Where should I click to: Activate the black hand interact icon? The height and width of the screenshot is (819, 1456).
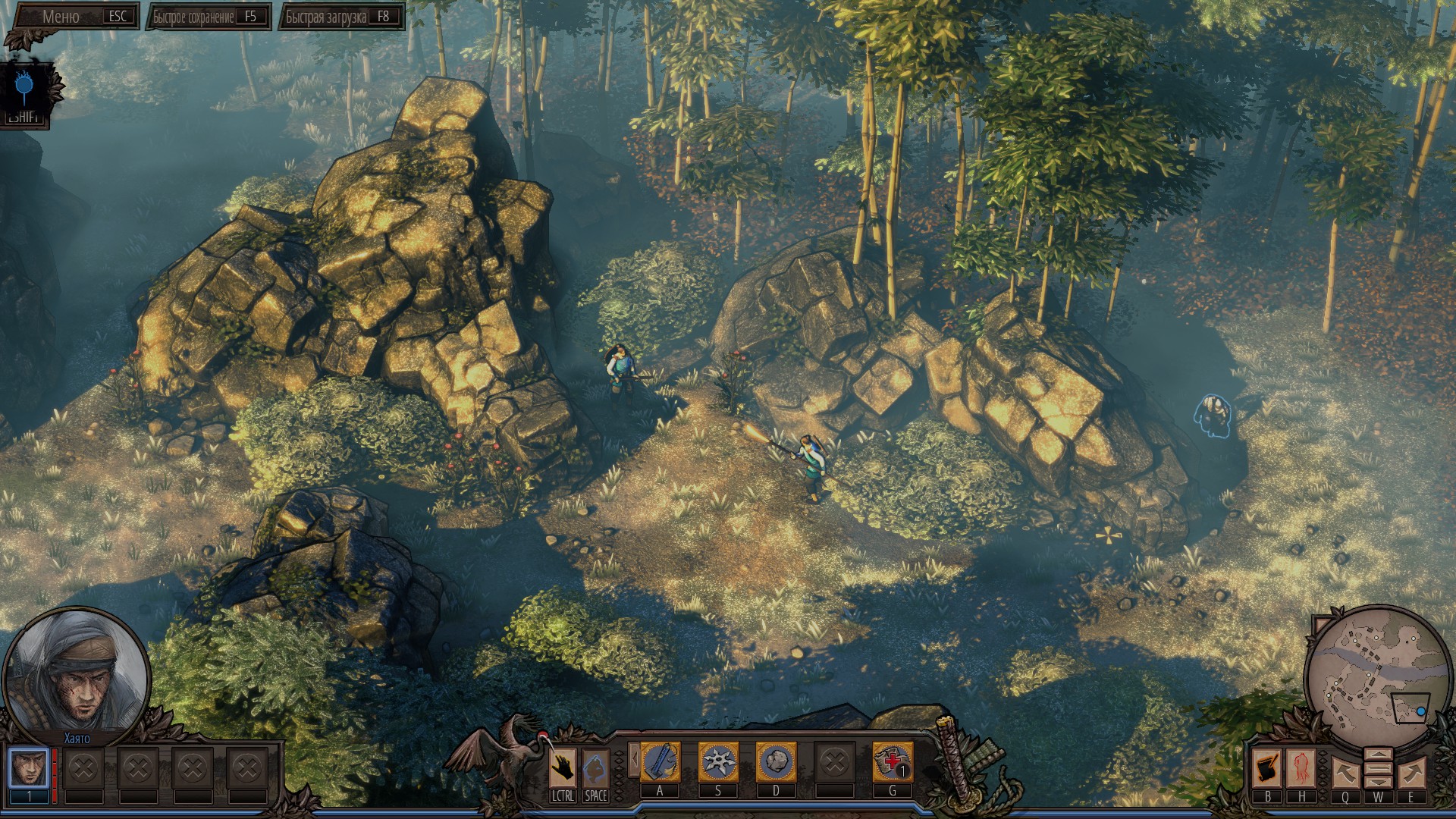pos(563,767)
